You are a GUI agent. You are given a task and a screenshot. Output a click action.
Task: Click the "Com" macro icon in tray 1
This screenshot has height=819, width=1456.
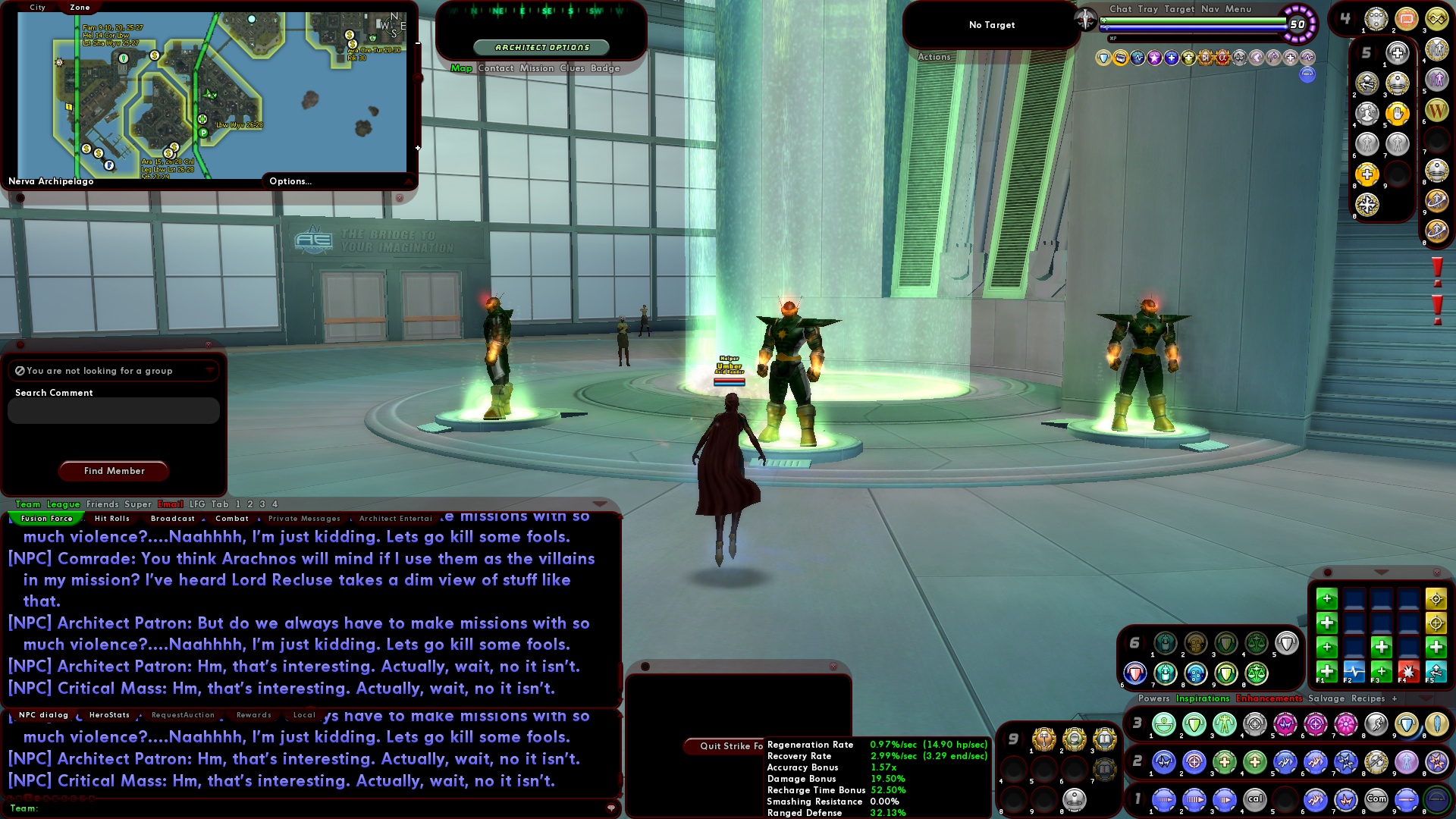click(1378, 799)
